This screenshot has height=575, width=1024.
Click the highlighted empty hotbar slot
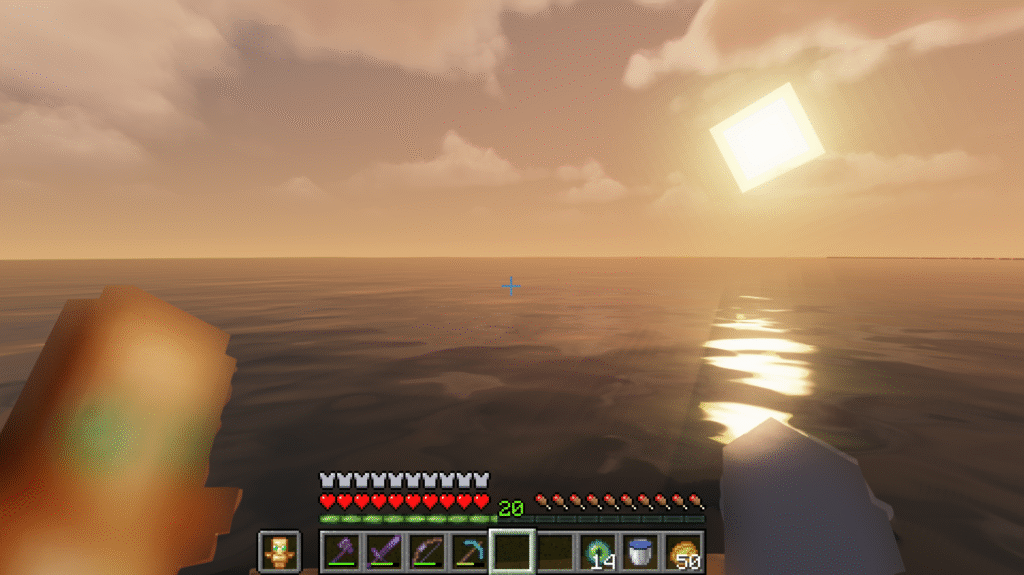(513, 551)
